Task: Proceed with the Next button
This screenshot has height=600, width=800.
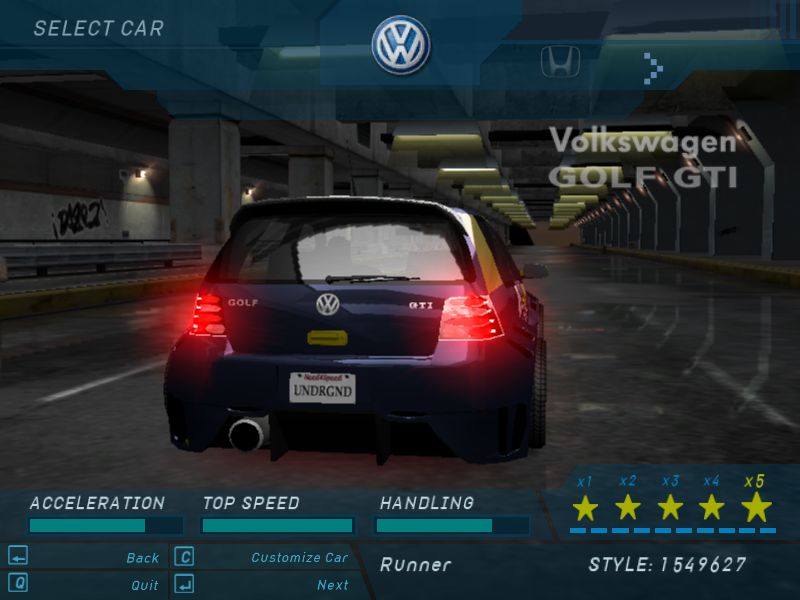Action: click(x=332, y=585)
